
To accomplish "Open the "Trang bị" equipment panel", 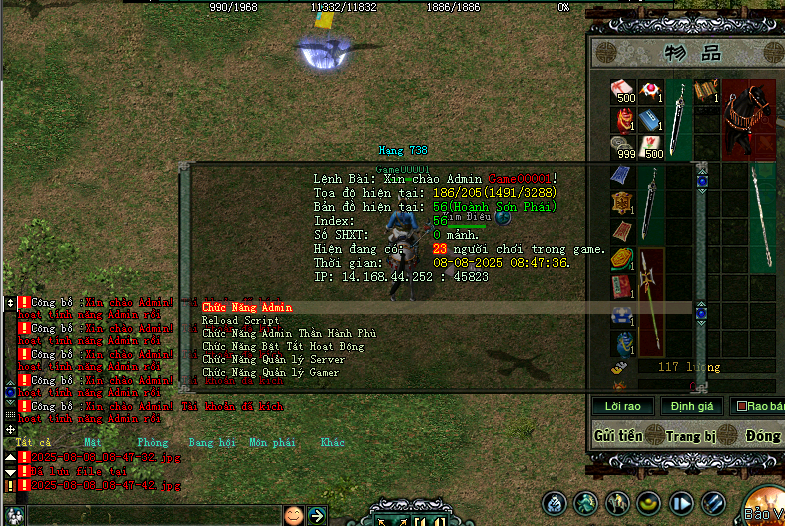I will 690,436.
